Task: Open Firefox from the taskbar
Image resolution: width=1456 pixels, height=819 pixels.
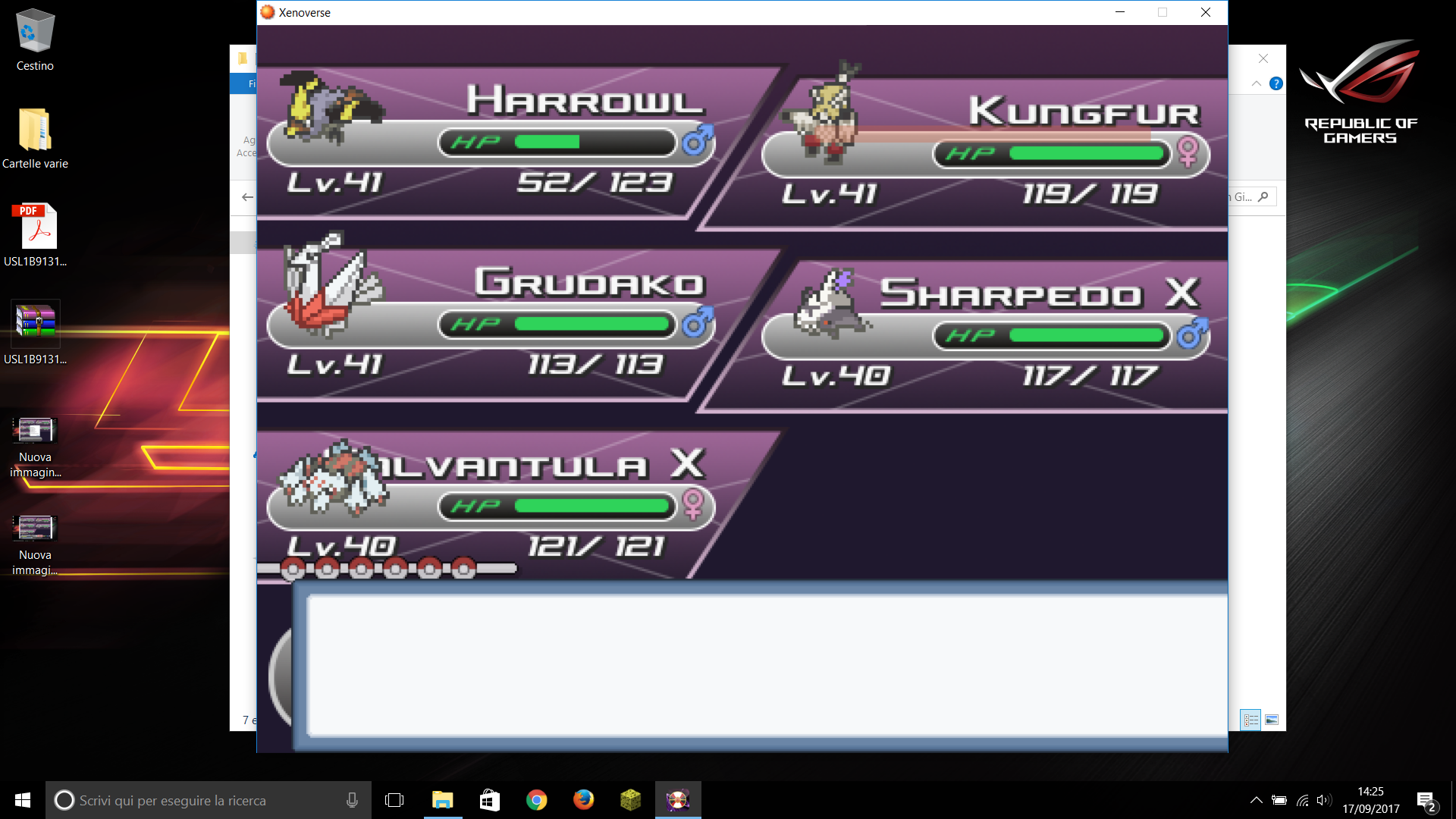Action: [583, 800]
